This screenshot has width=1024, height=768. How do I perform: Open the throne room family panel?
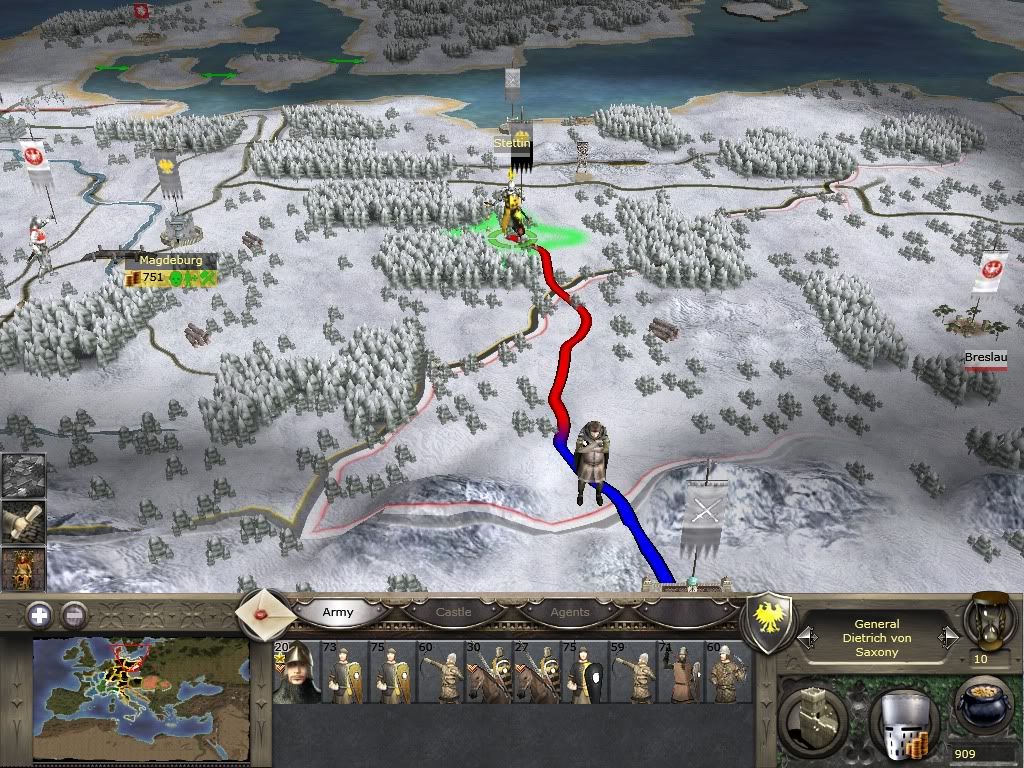22,568
